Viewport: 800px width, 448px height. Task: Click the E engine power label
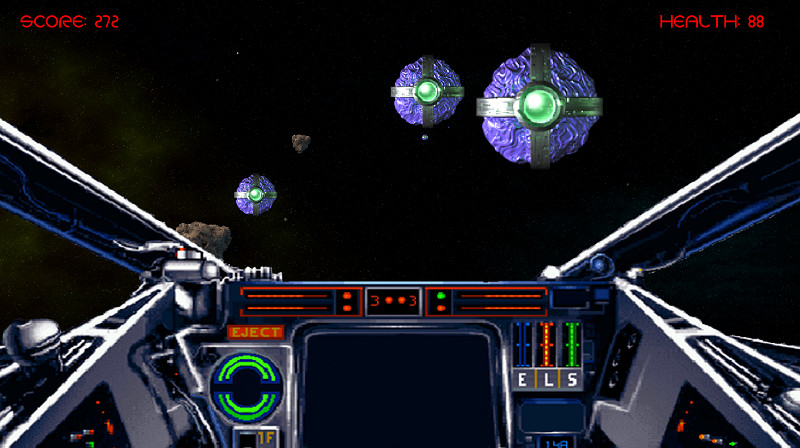(x=524, y=380)
